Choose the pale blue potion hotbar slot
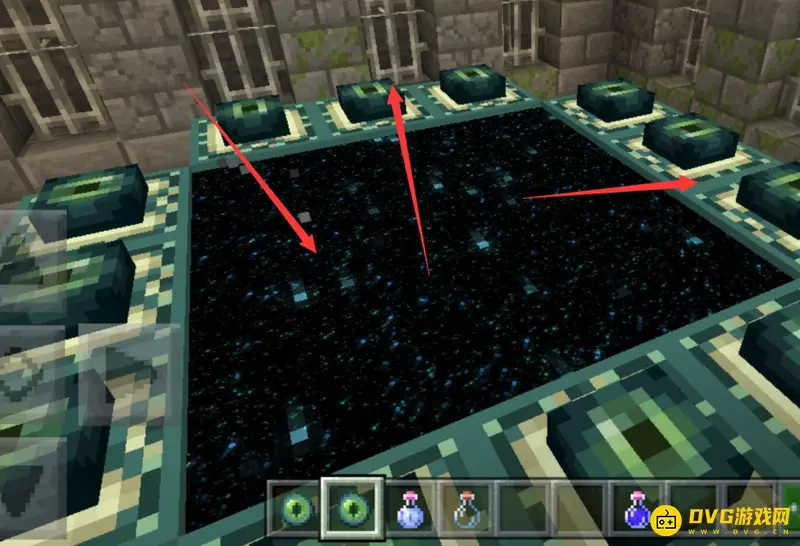Screen dimensions: 800x546 point(410,508)
